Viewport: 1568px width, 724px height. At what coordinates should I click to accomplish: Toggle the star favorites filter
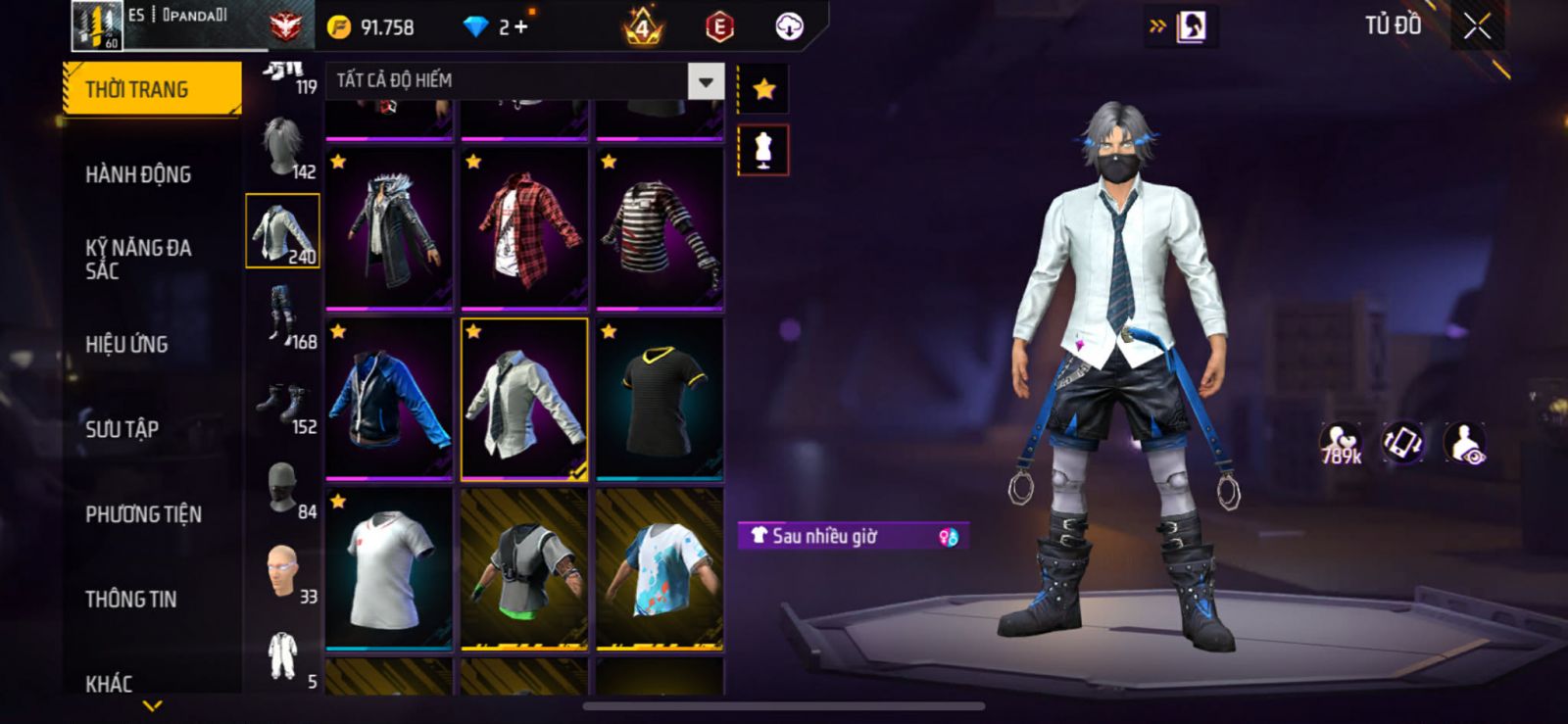click(763, 89)
